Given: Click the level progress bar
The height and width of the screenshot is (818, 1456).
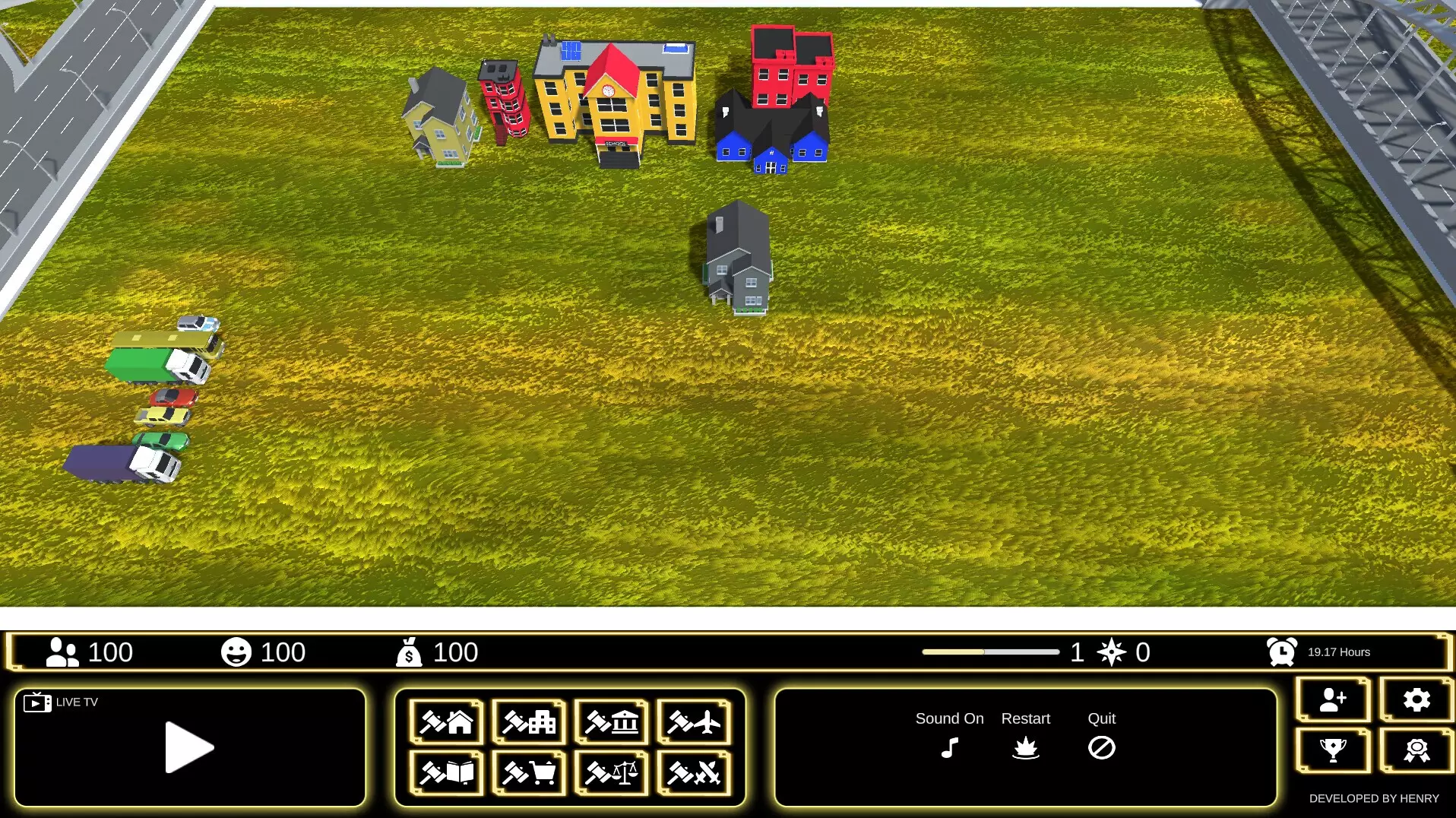Looking at the screenshot, I should point(990,652).
